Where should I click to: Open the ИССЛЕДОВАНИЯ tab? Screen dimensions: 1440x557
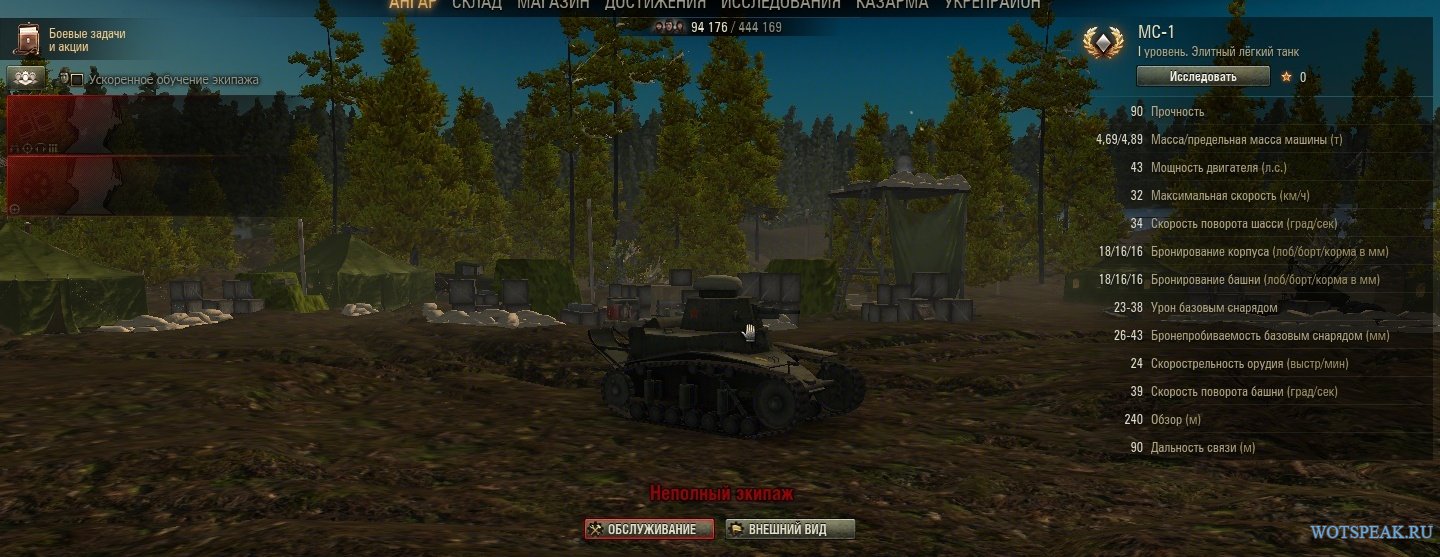coord(780,4)
